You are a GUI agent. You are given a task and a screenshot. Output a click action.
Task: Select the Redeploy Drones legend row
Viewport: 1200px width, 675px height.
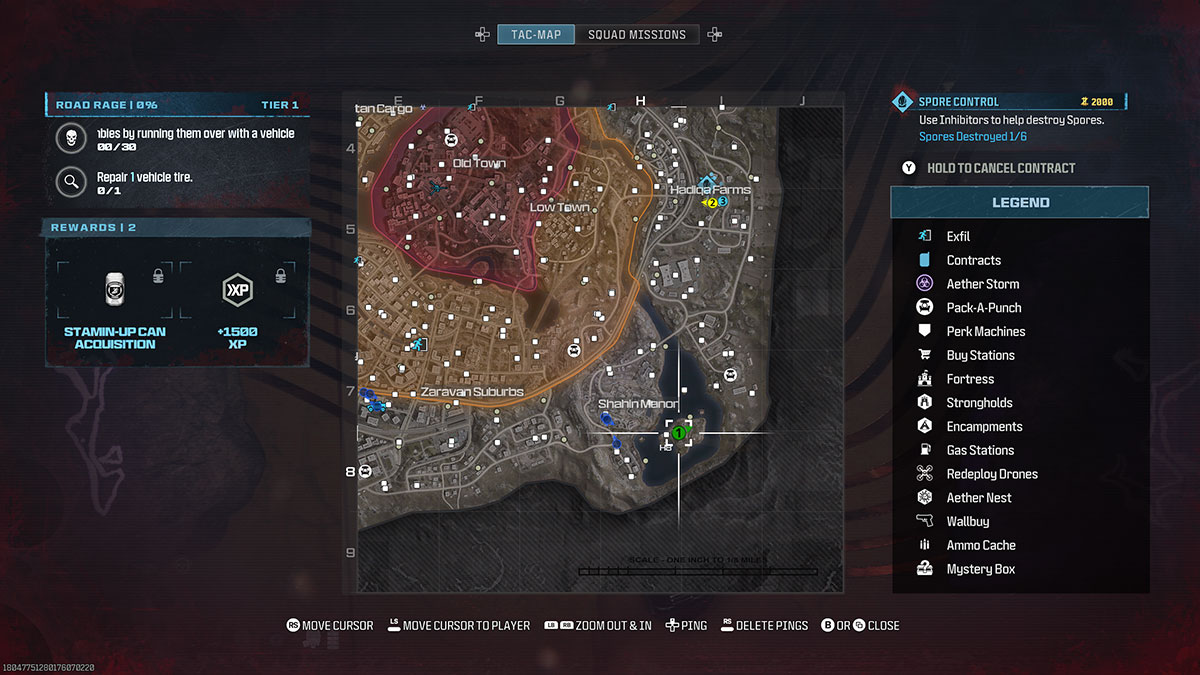(991, 474)
